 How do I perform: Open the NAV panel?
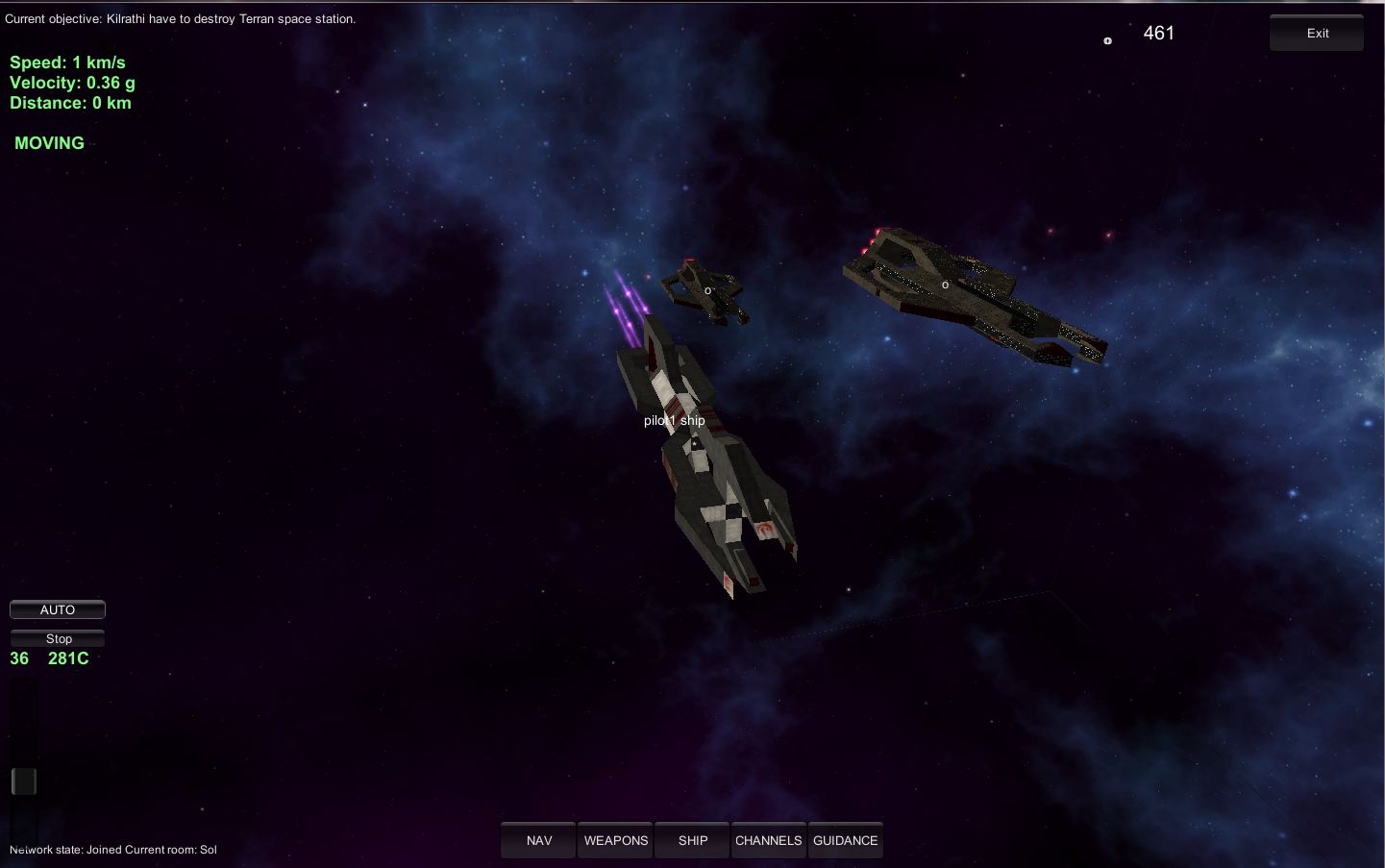pos(538,840)
